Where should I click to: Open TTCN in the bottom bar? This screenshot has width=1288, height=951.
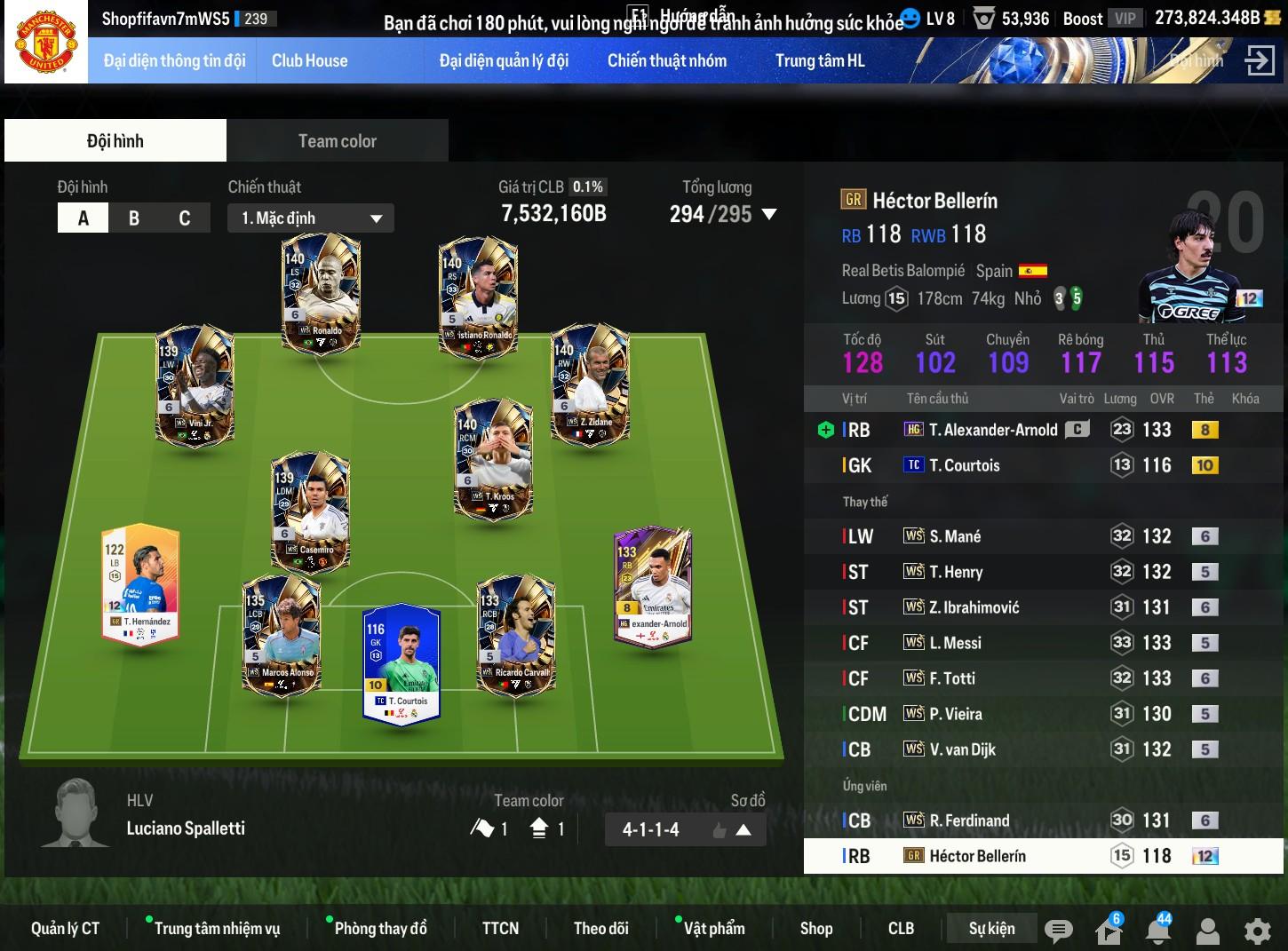click(x=500, y=928)
